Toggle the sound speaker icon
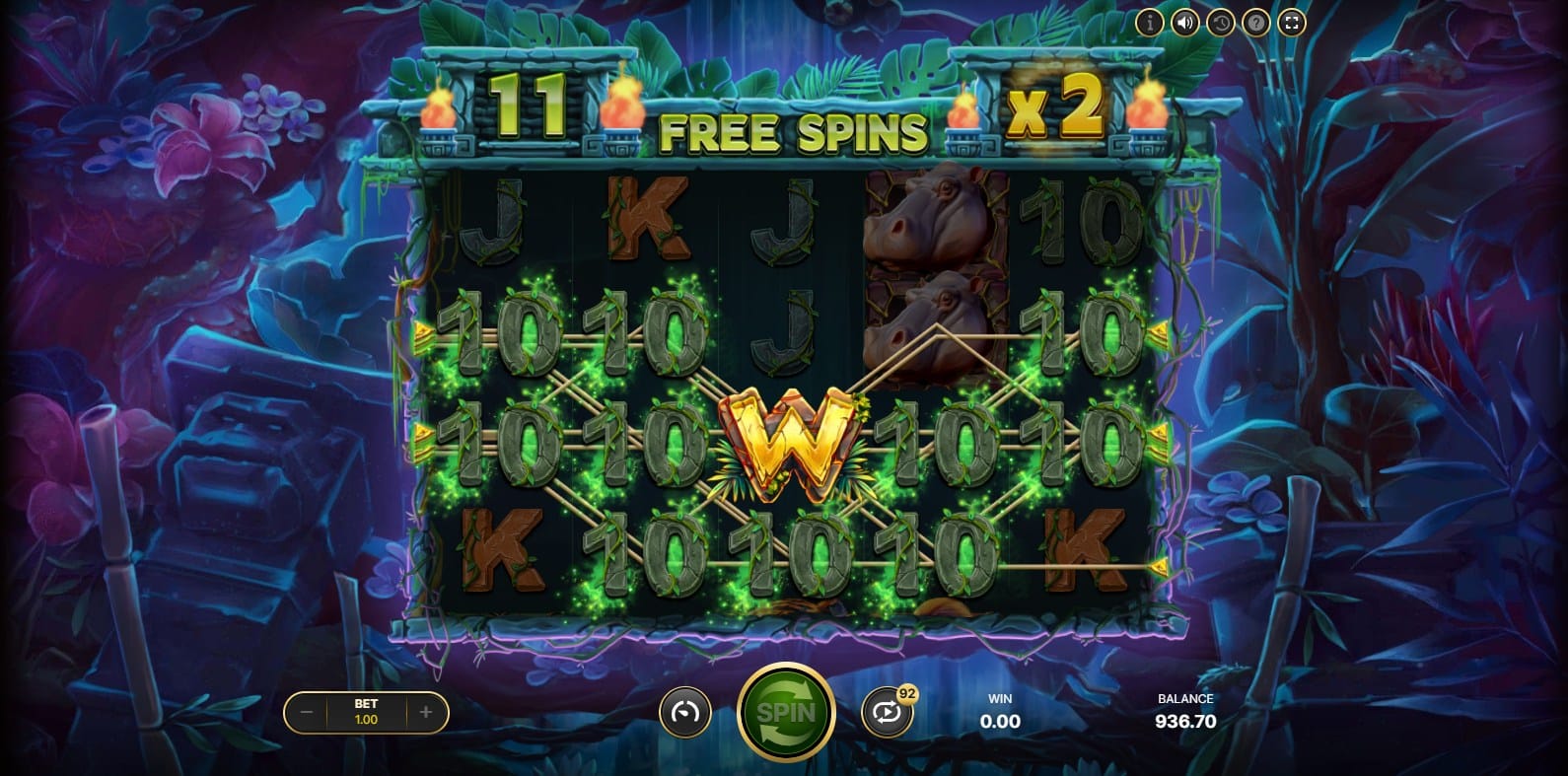This screenshot has height=776, width=1568. point(1184,23)
